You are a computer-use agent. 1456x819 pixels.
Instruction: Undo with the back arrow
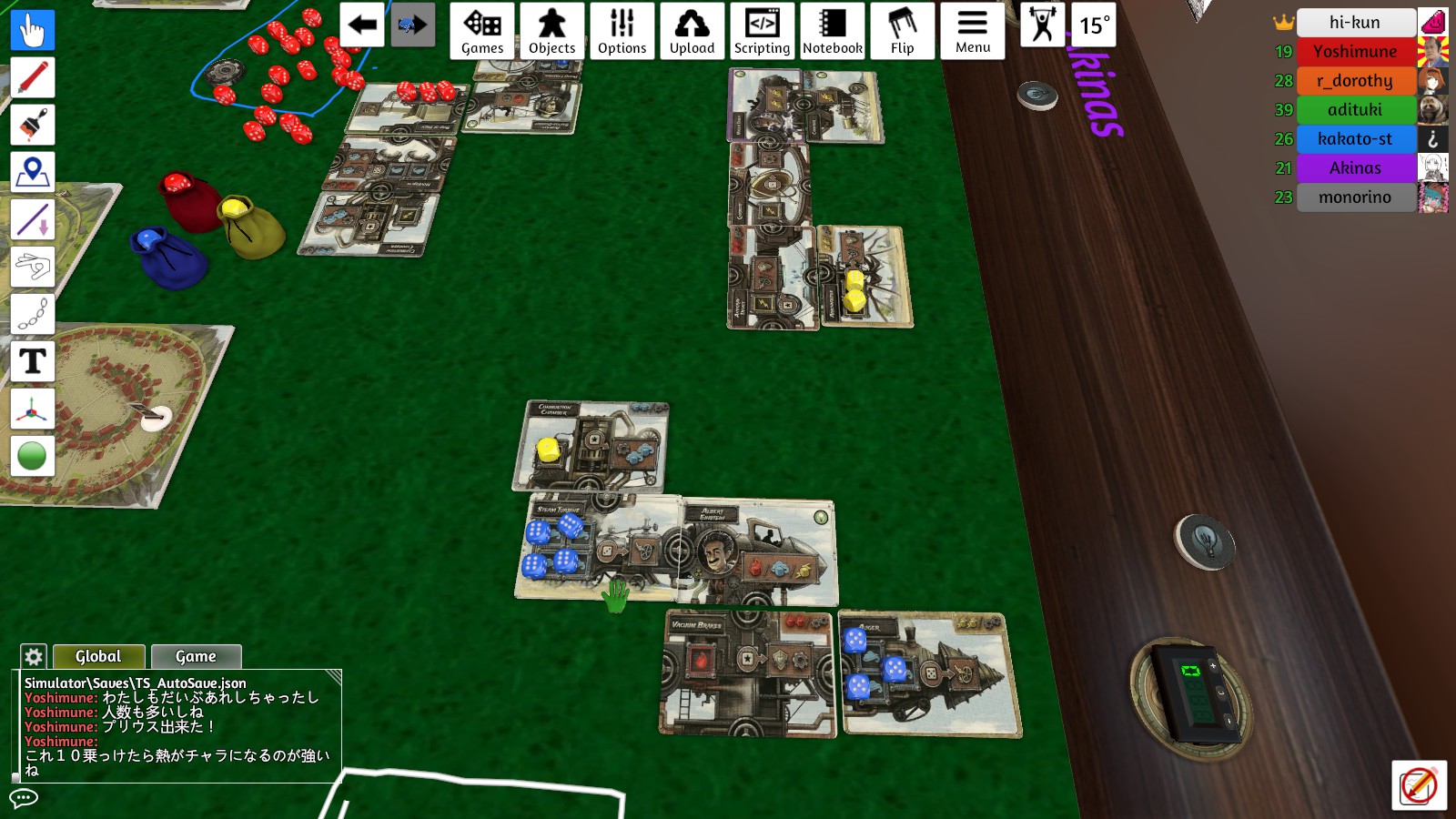361,26
